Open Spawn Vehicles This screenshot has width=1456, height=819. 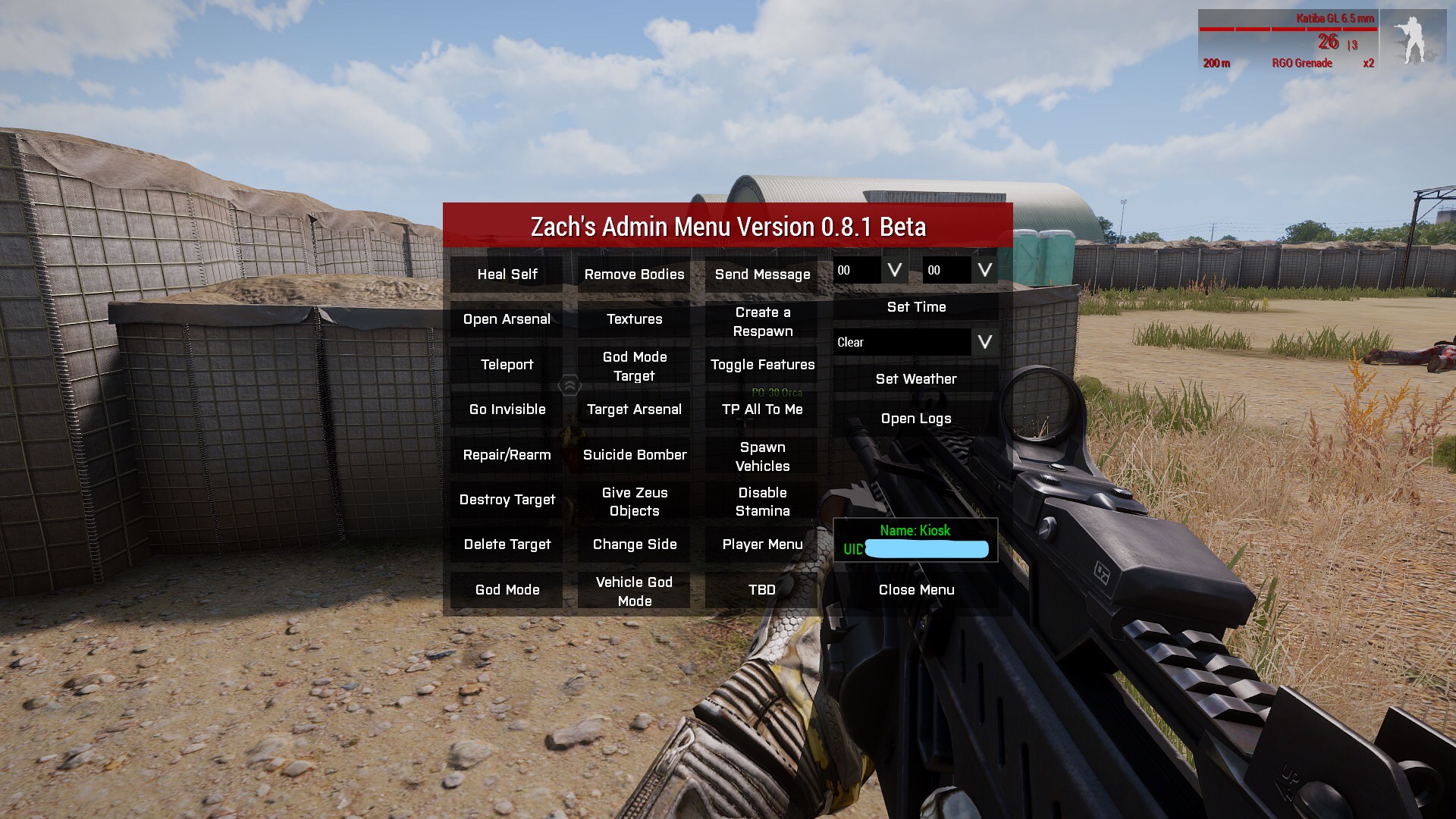(x=762, y=457)
